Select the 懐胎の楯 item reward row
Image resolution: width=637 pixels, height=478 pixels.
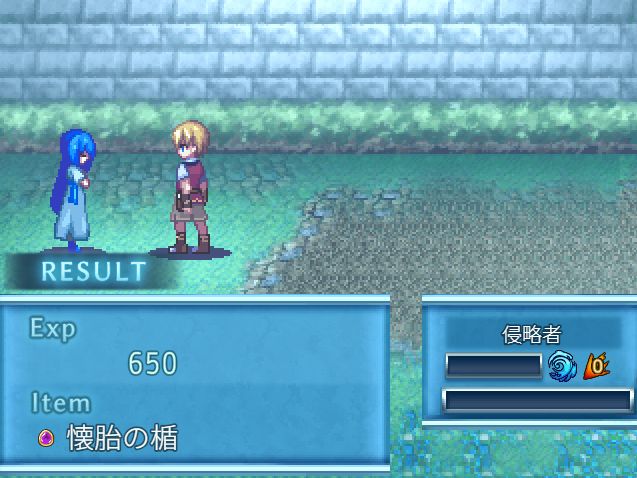[x=110, y=438]
